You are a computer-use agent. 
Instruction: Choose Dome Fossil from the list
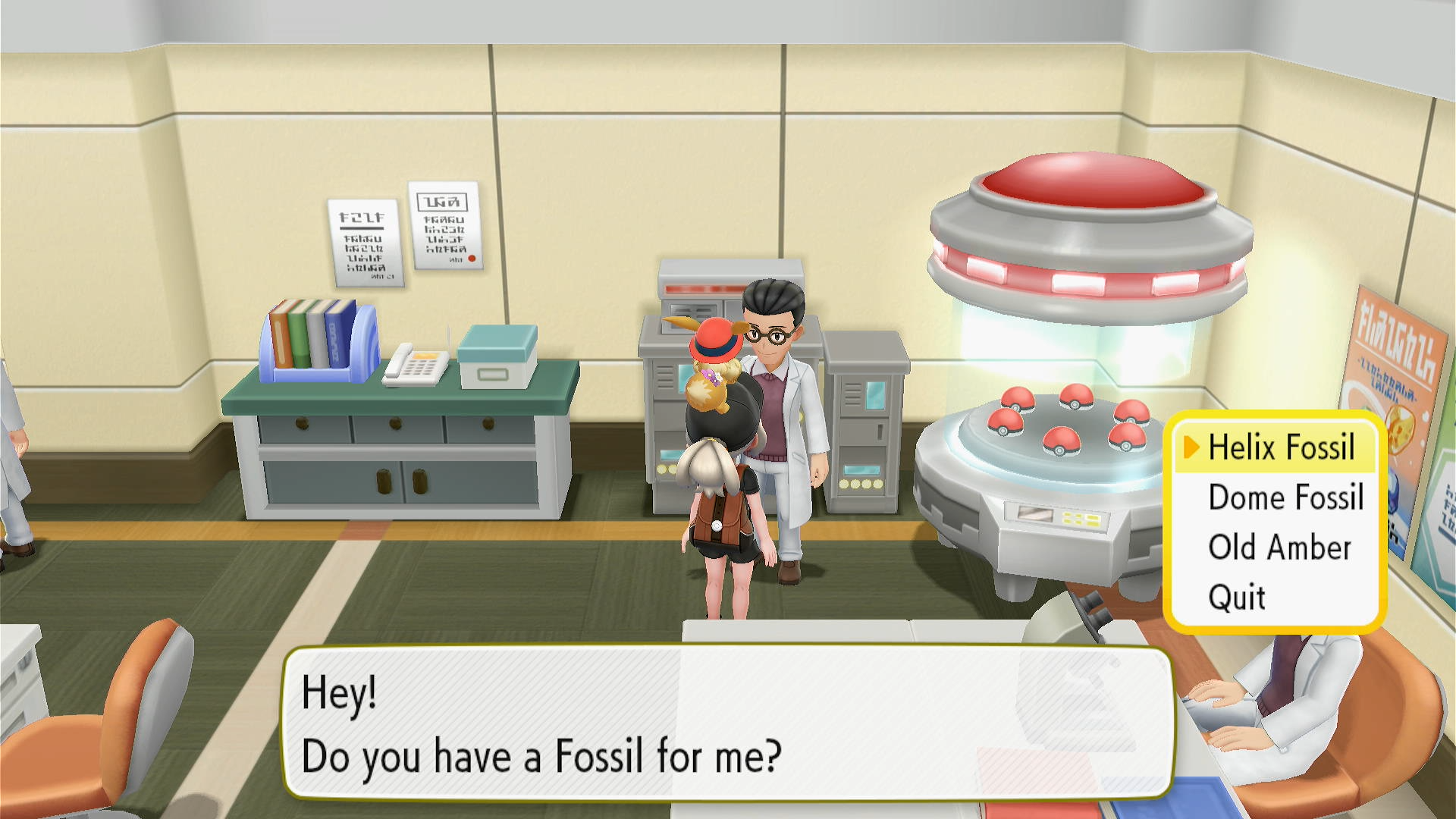pyautogui.click(x=1285, y=497)
